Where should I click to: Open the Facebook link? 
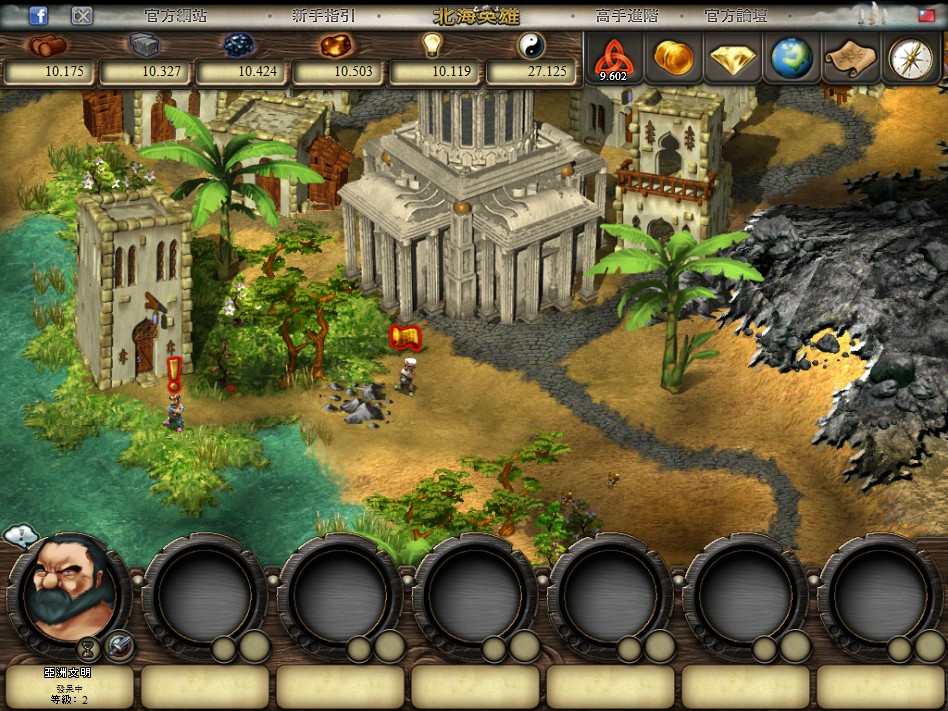tap(39, 16)
